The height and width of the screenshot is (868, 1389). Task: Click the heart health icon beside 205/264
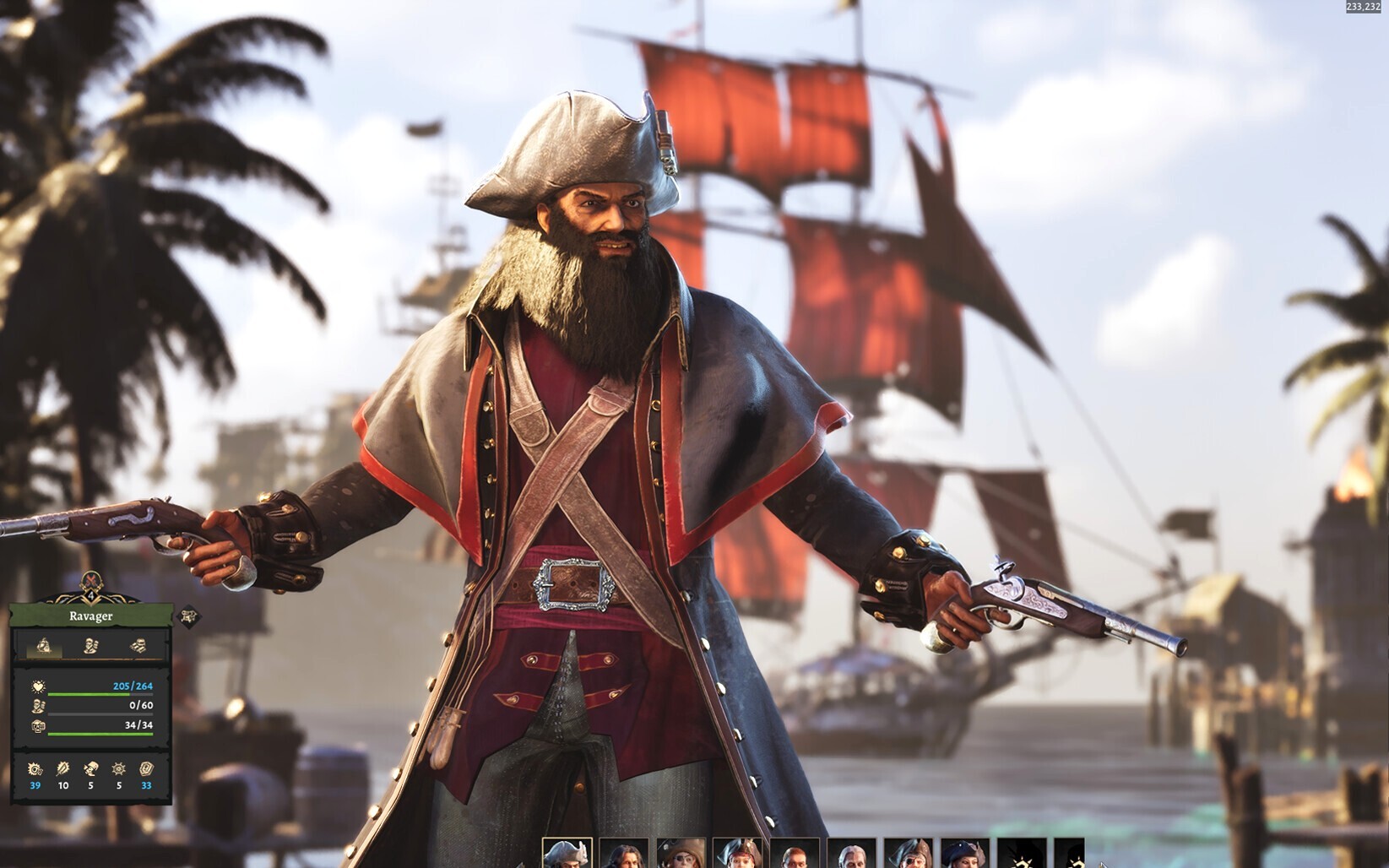tap(39, 685)
